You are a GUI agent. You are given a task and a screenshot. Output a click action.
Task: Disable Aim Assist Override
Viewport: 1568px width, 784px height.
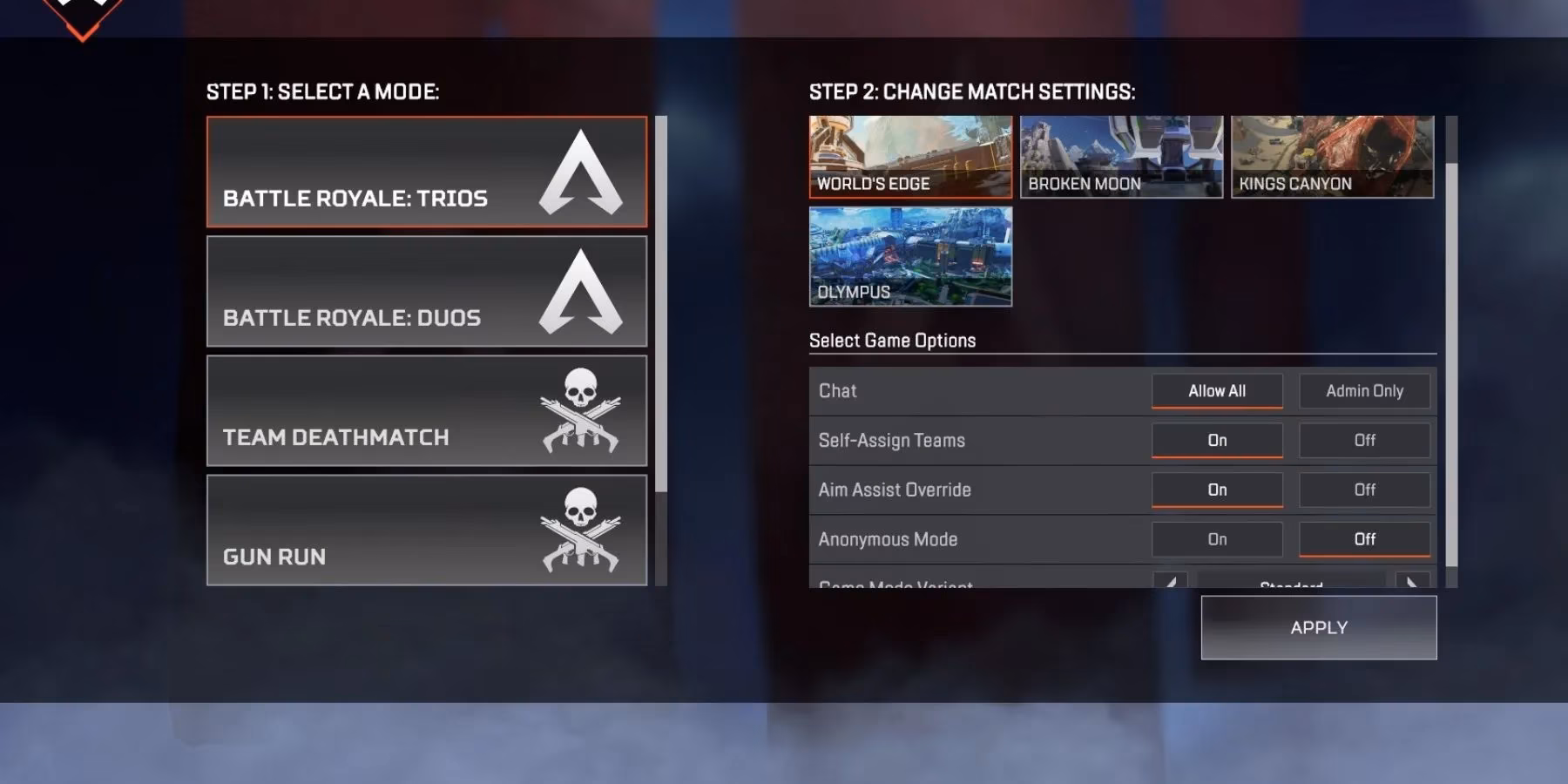[x=1364, y=490]
